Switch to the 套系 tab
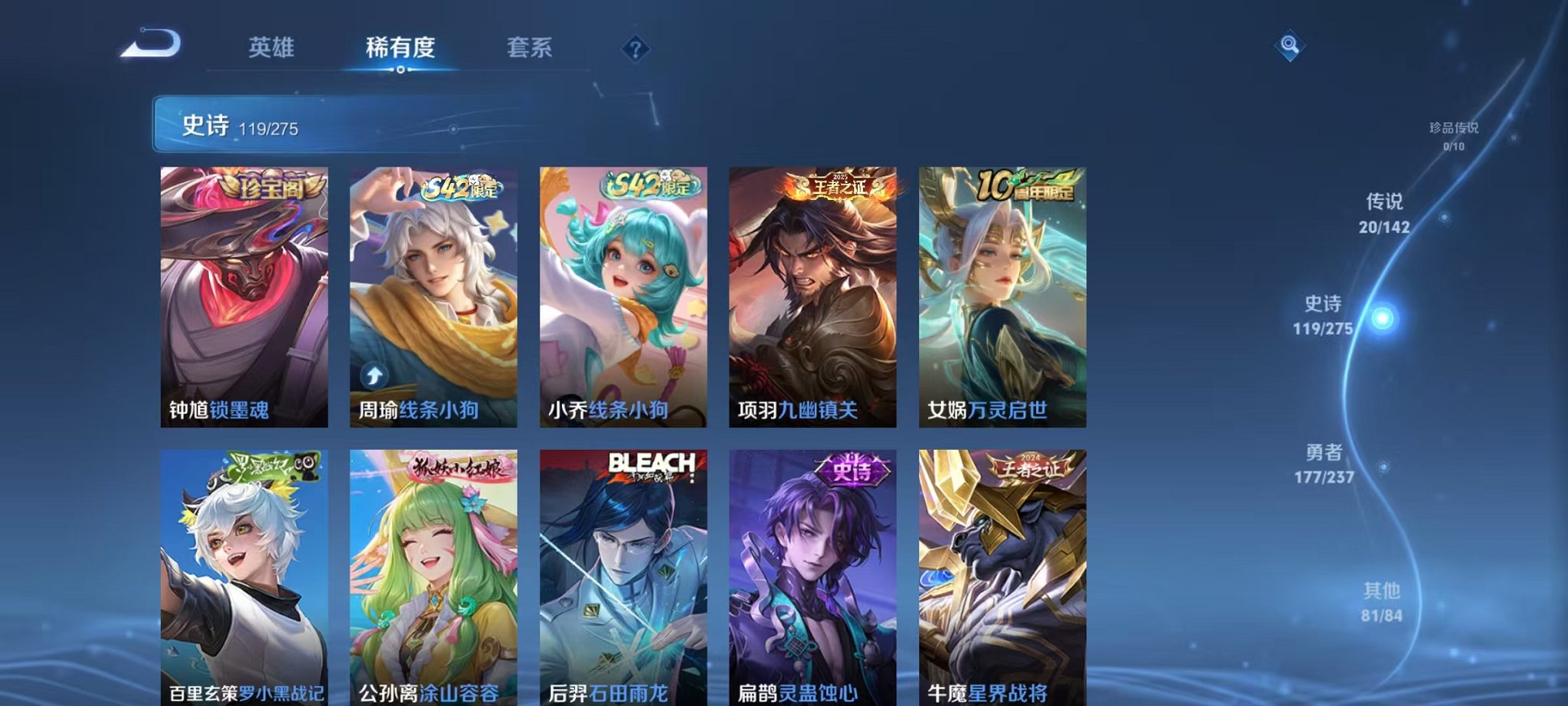This screenshot has width=1568, height=706. (537, 46)
